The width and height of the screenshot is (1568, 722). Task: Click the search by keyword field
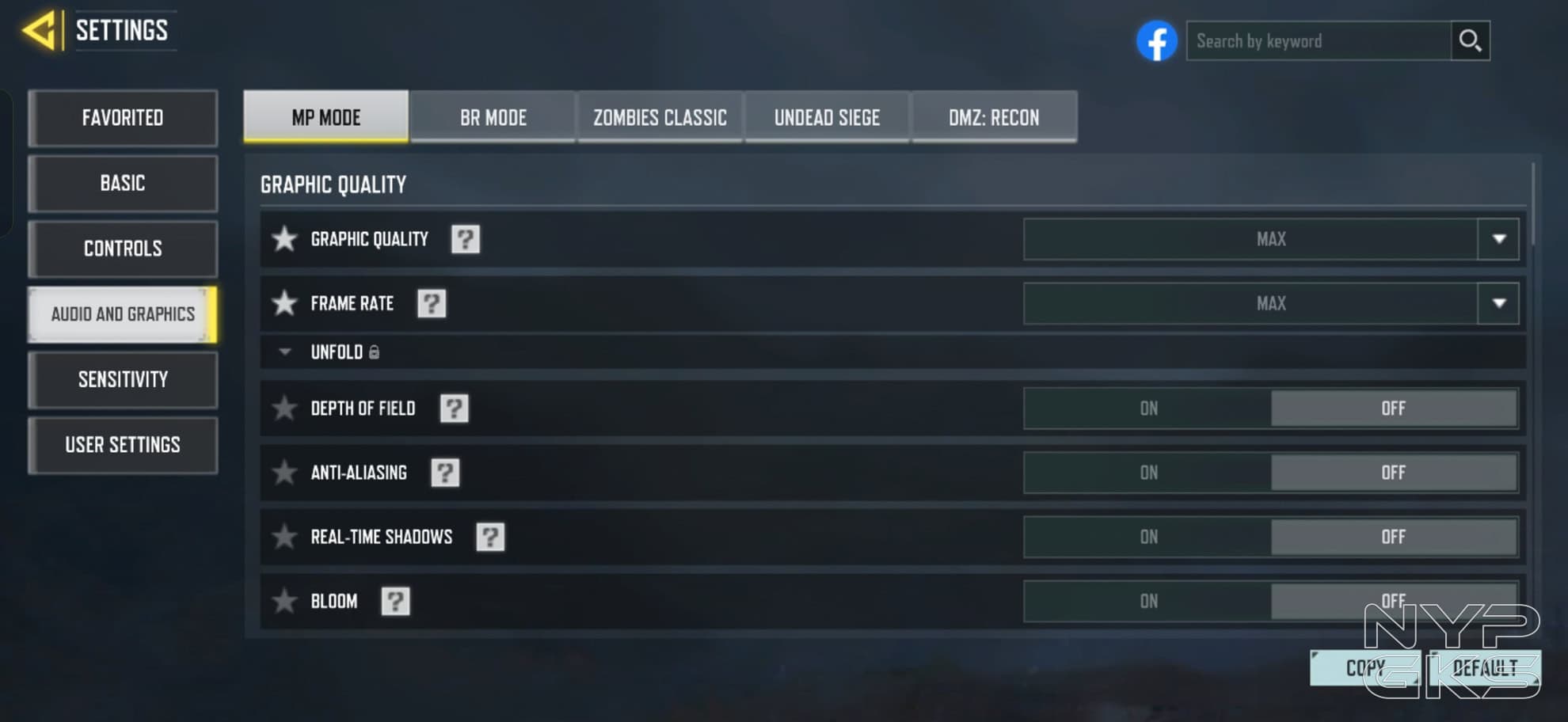pos(1318,41)
